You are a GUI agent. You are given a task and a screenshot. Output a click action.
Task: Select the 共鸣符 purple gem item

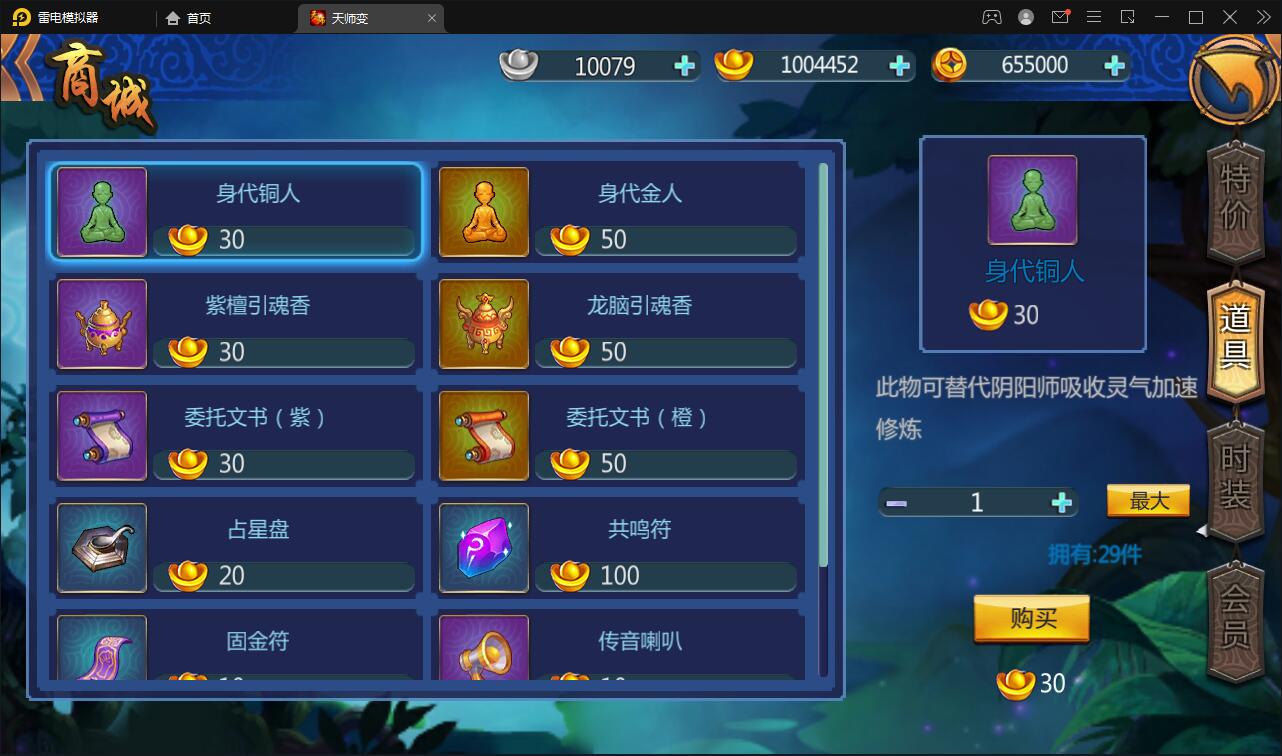pyautogui.click(x=483, y=548)
